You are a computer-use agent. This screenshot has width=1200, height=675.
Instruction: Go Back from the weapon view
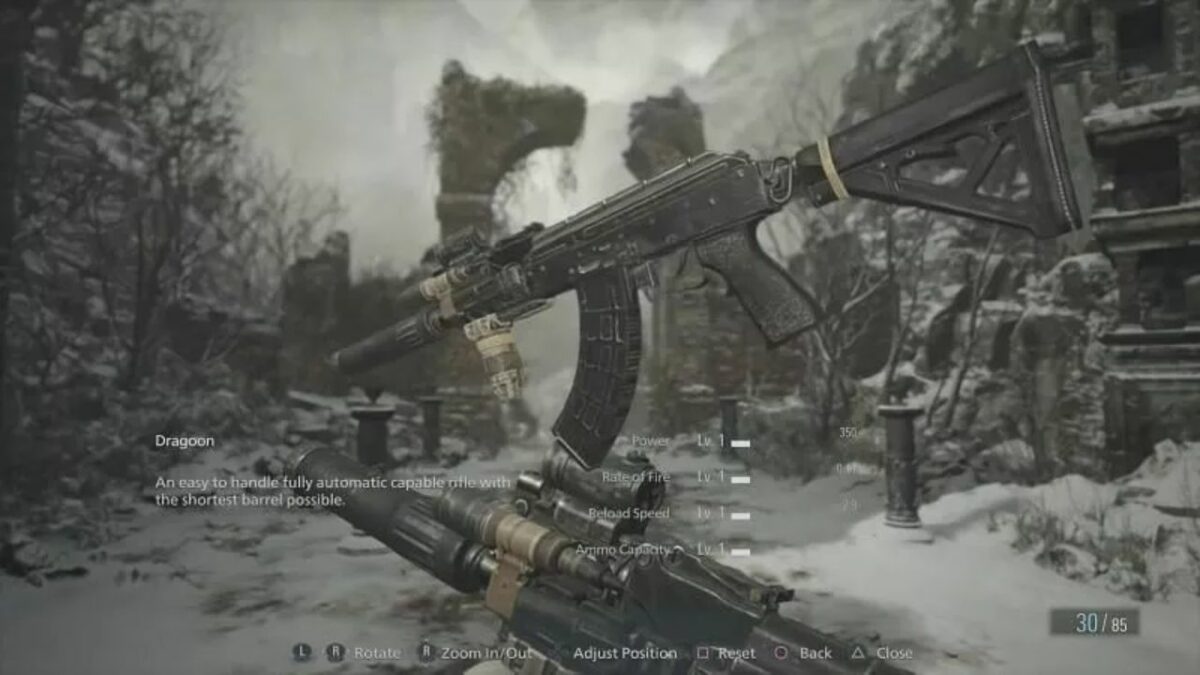(815, 653)
